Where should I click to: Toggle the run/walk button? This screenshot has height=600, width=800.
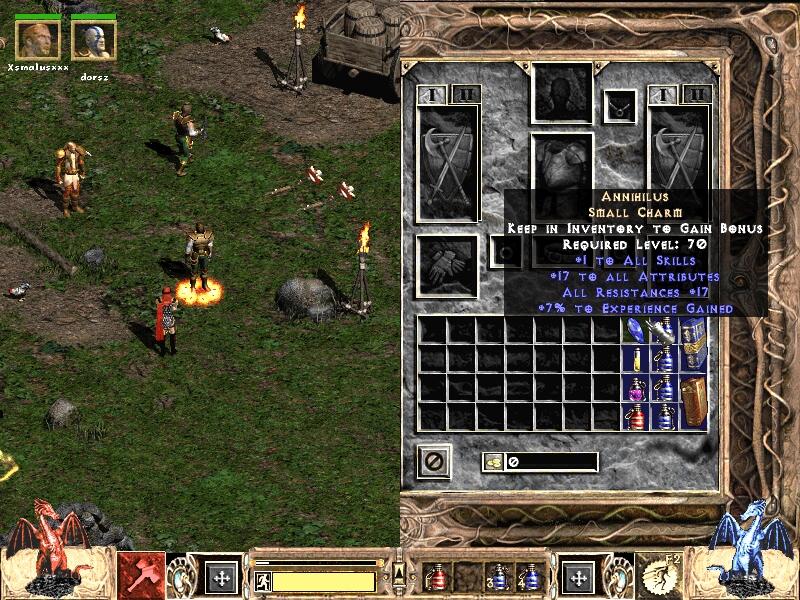pyautogui.click(x=260, y=581)
